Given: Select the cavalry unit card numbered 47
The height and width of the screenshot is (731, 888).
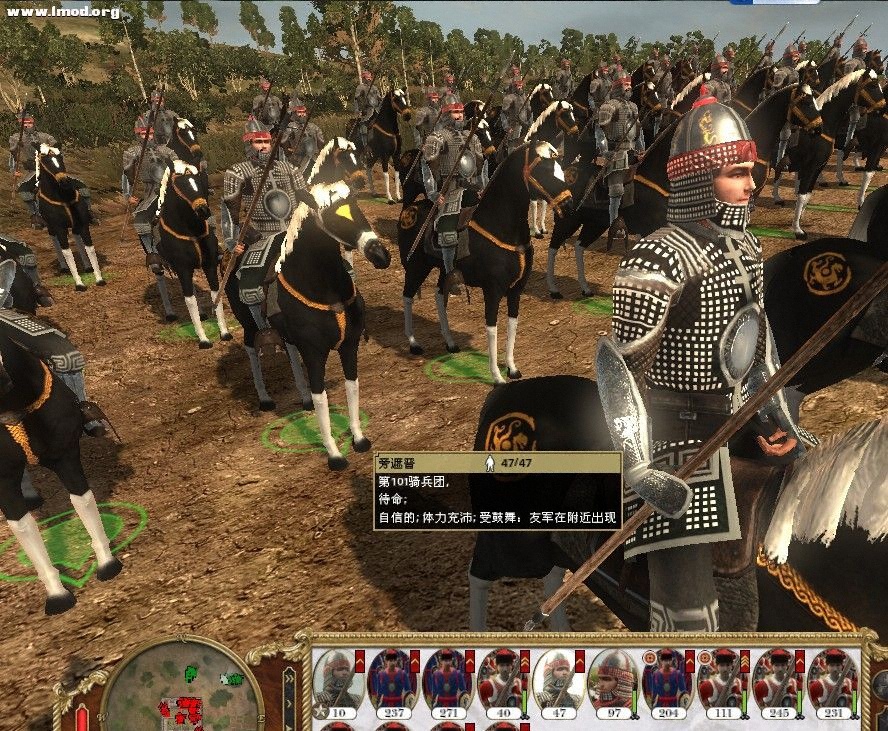Looking at the screenshot, I should (x=557, y=680).
